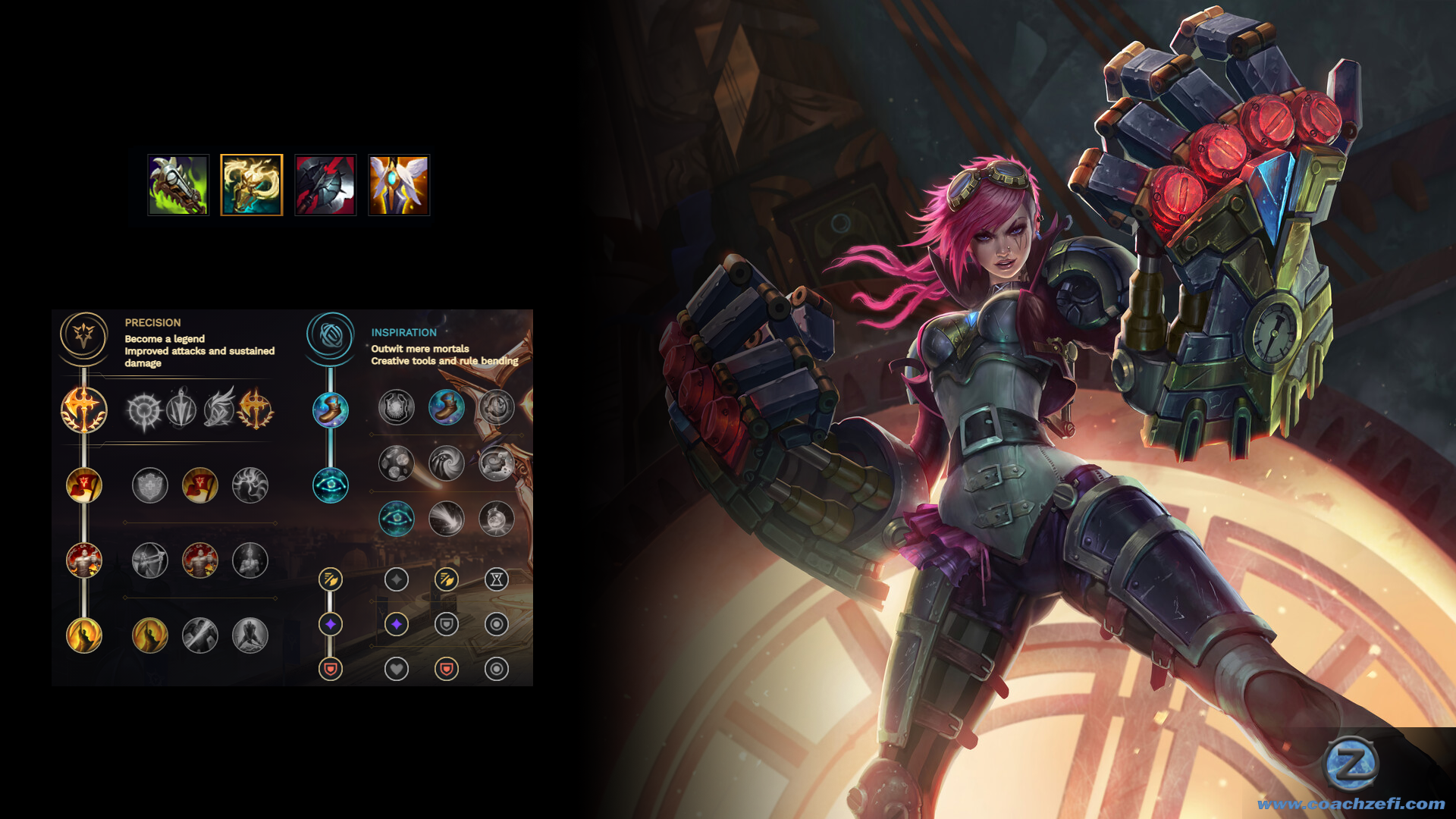Open the Inspiration rune tree emblem
The width and height of the screenshot is (1456, 819).
pyautogui.click(x=330, y=334)
